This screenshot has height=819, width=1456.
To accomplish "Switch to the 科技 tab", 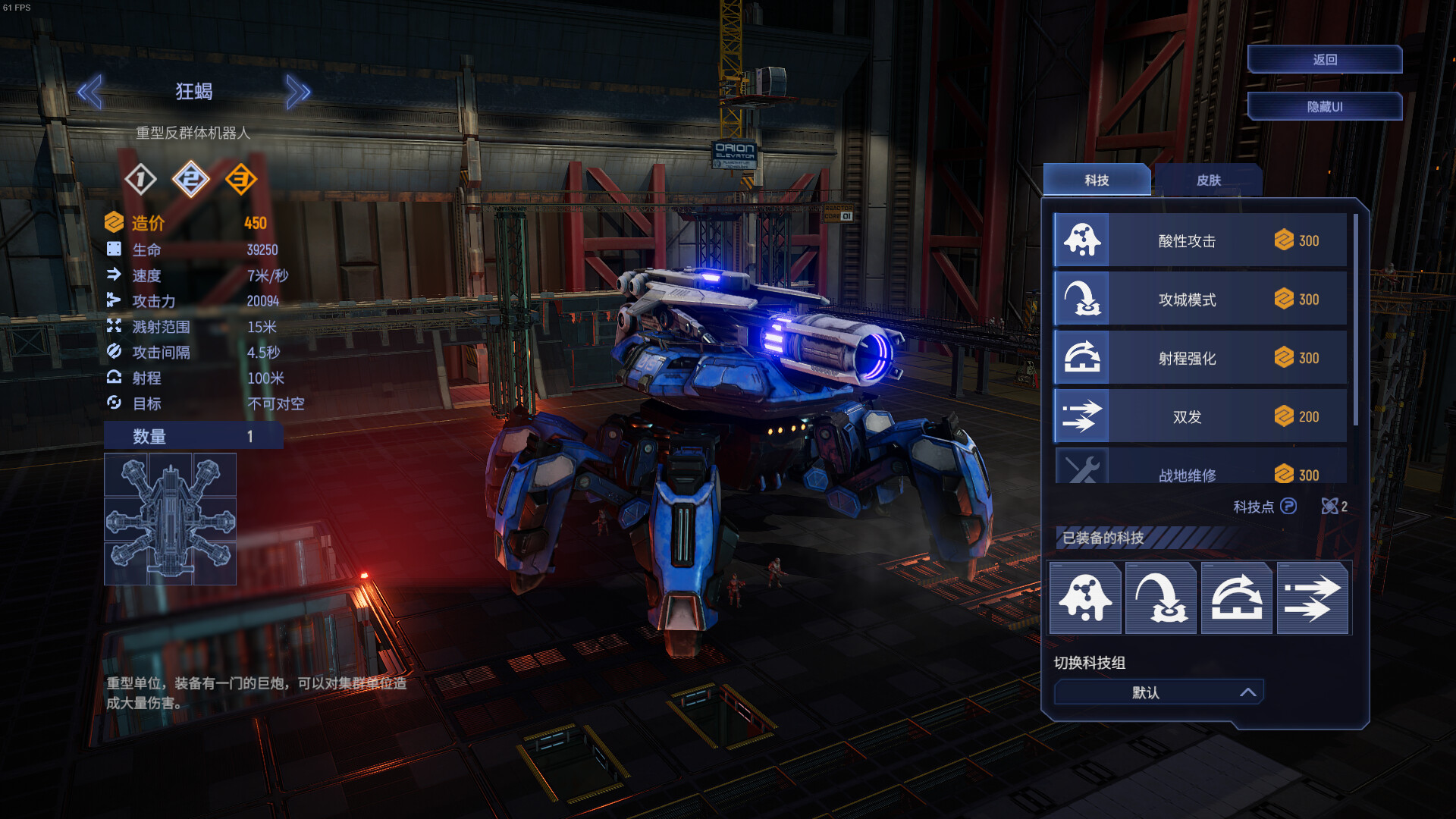I will coord(1097,180).
